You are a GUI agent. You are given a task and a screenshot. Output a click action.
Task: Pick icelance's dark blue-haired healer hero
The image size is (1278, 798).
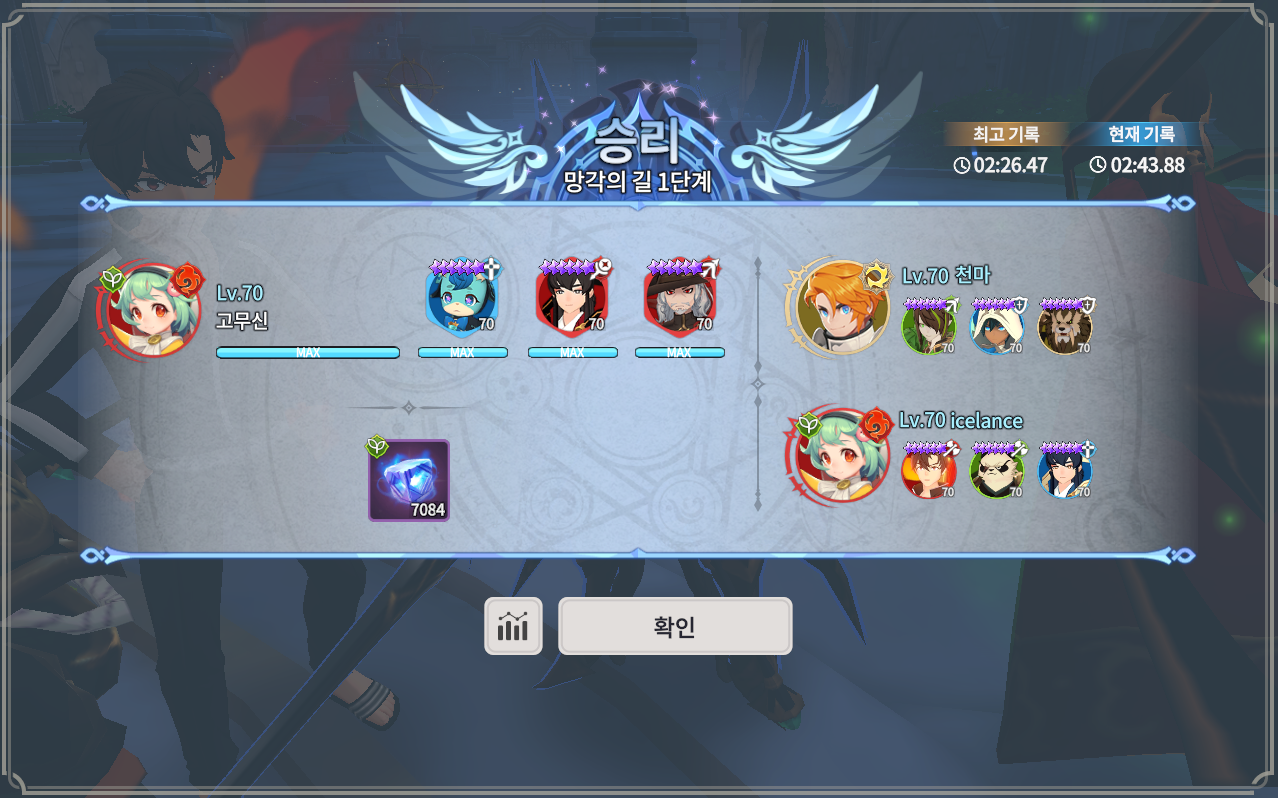pyautogui.click(x=1065, y=472)
